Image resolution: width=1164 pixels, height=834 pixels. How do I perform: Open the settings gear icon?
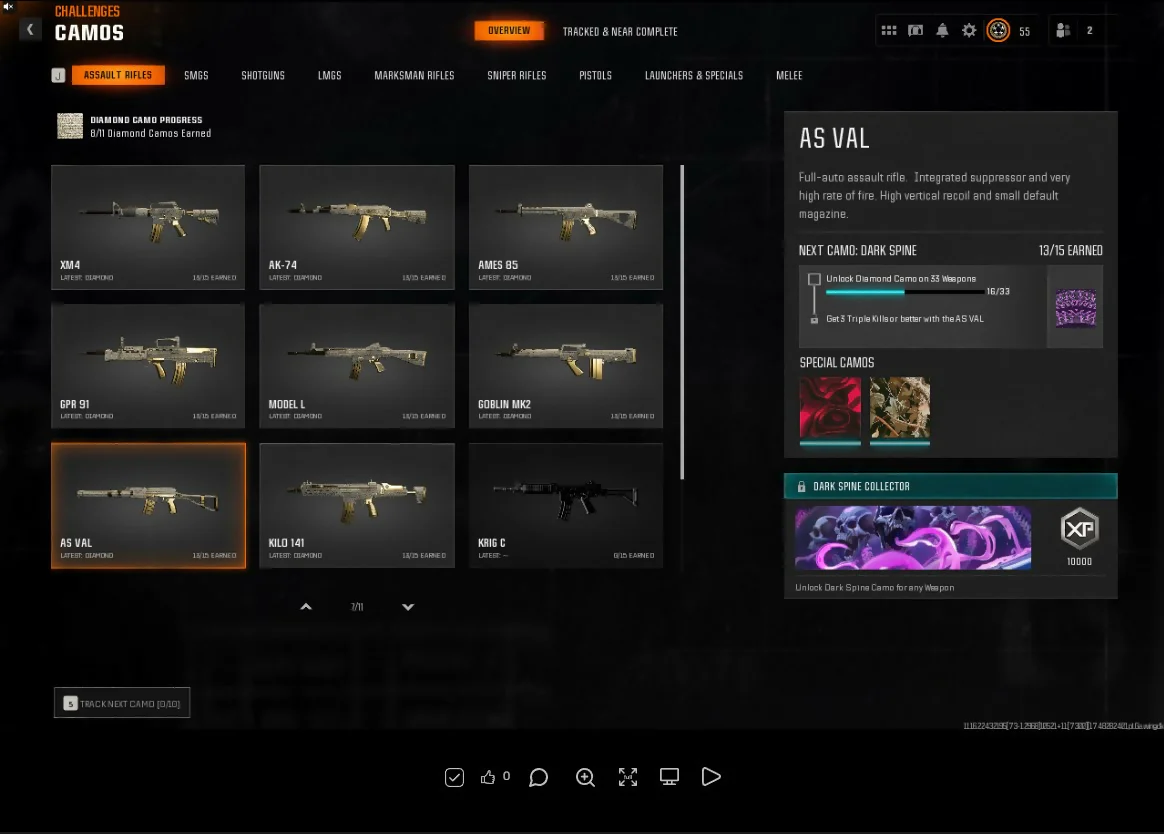click(x=969, y=31)
